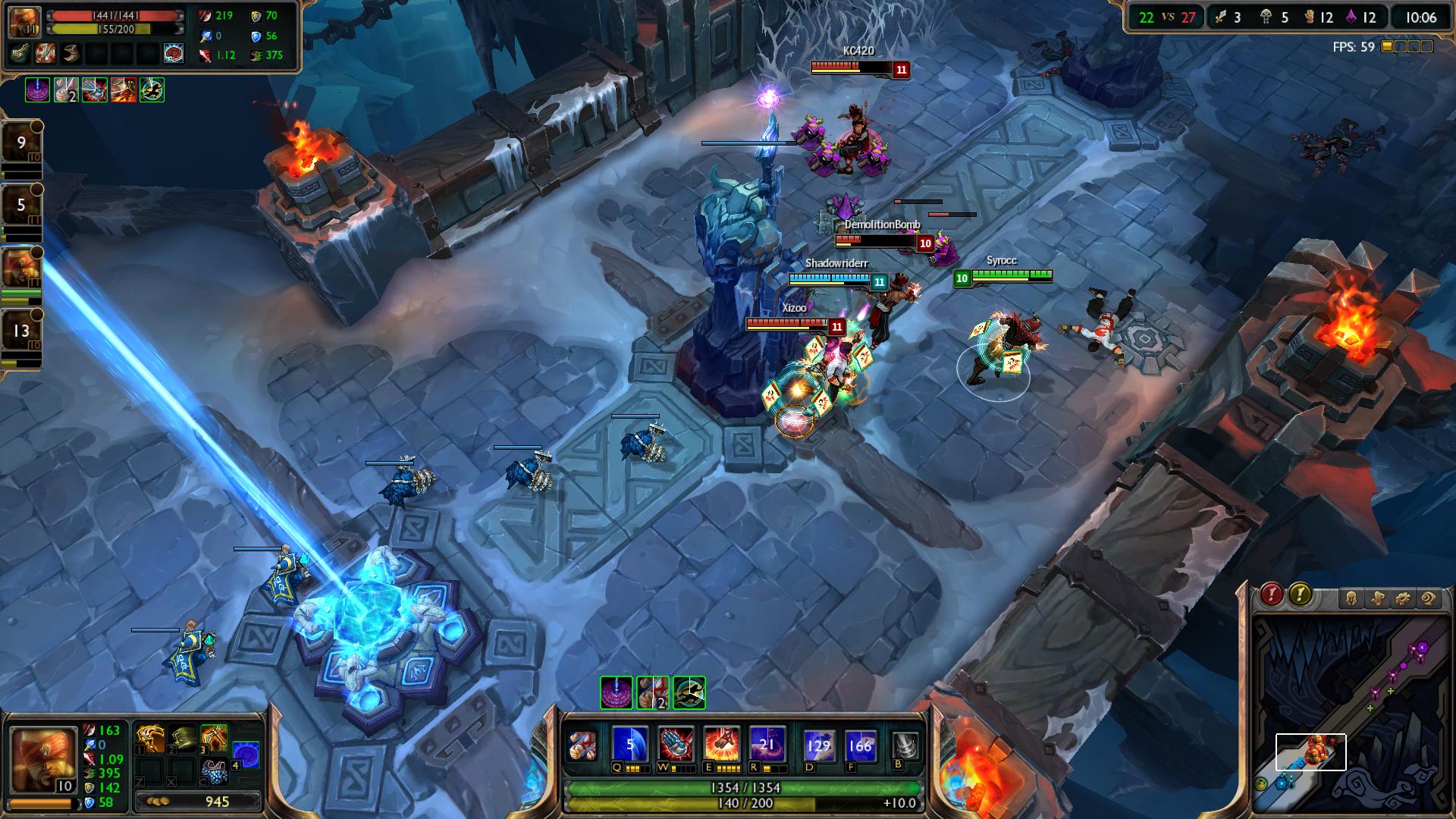Screen dimensions: 1456x819
Task: Select the D summoner spell
Action: coord(818,745)
